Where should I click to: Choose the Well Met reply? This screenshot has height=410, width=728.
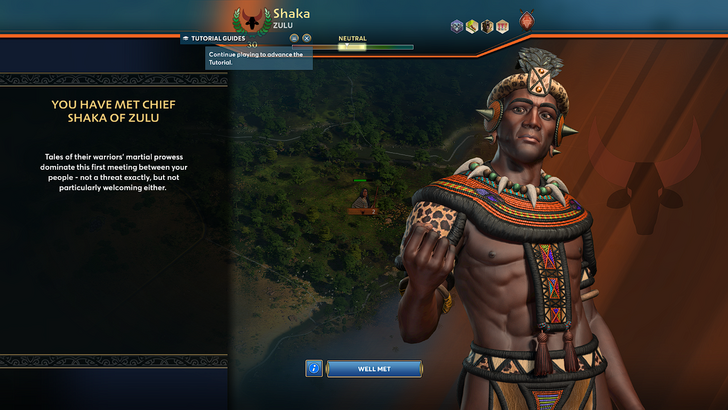tap(370, 369)
